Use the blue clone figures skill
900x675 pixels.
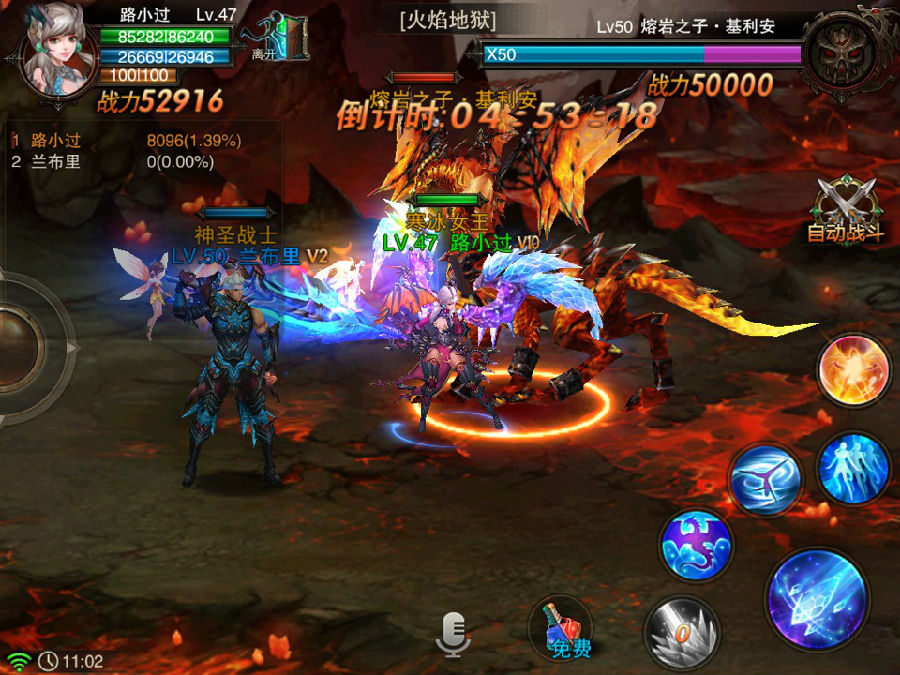(x=853, y=468)
